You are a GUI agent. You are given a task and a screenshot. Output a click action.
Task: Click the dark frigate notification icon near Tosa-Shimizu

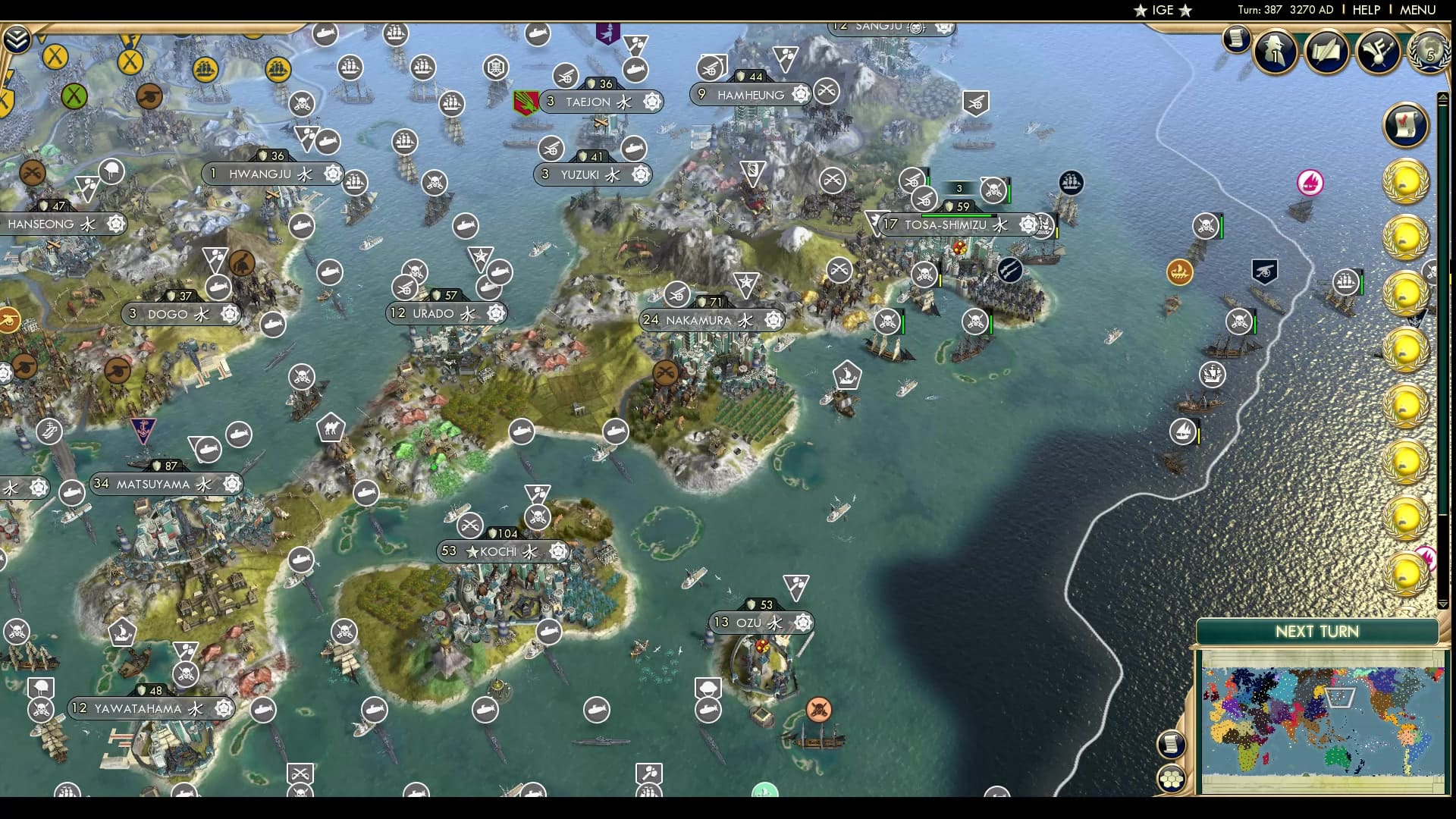coord(1069,184)
